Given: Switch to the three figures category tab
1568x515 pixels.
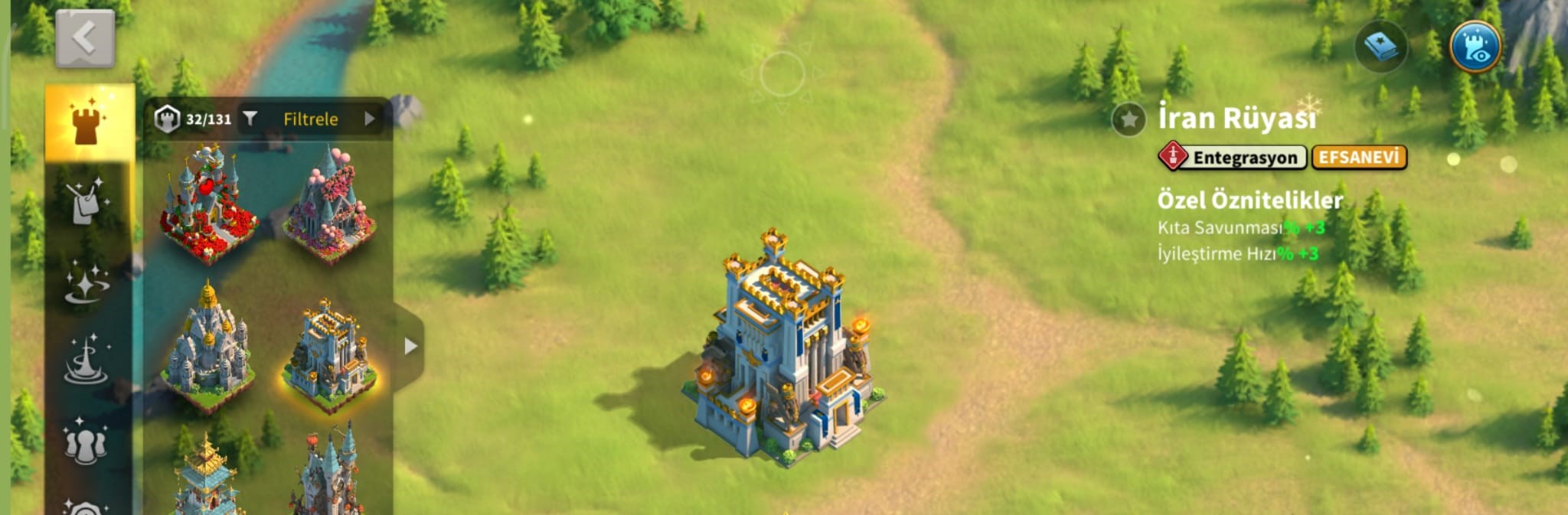Looking at the screenshot, I should (x=86, y=441).
